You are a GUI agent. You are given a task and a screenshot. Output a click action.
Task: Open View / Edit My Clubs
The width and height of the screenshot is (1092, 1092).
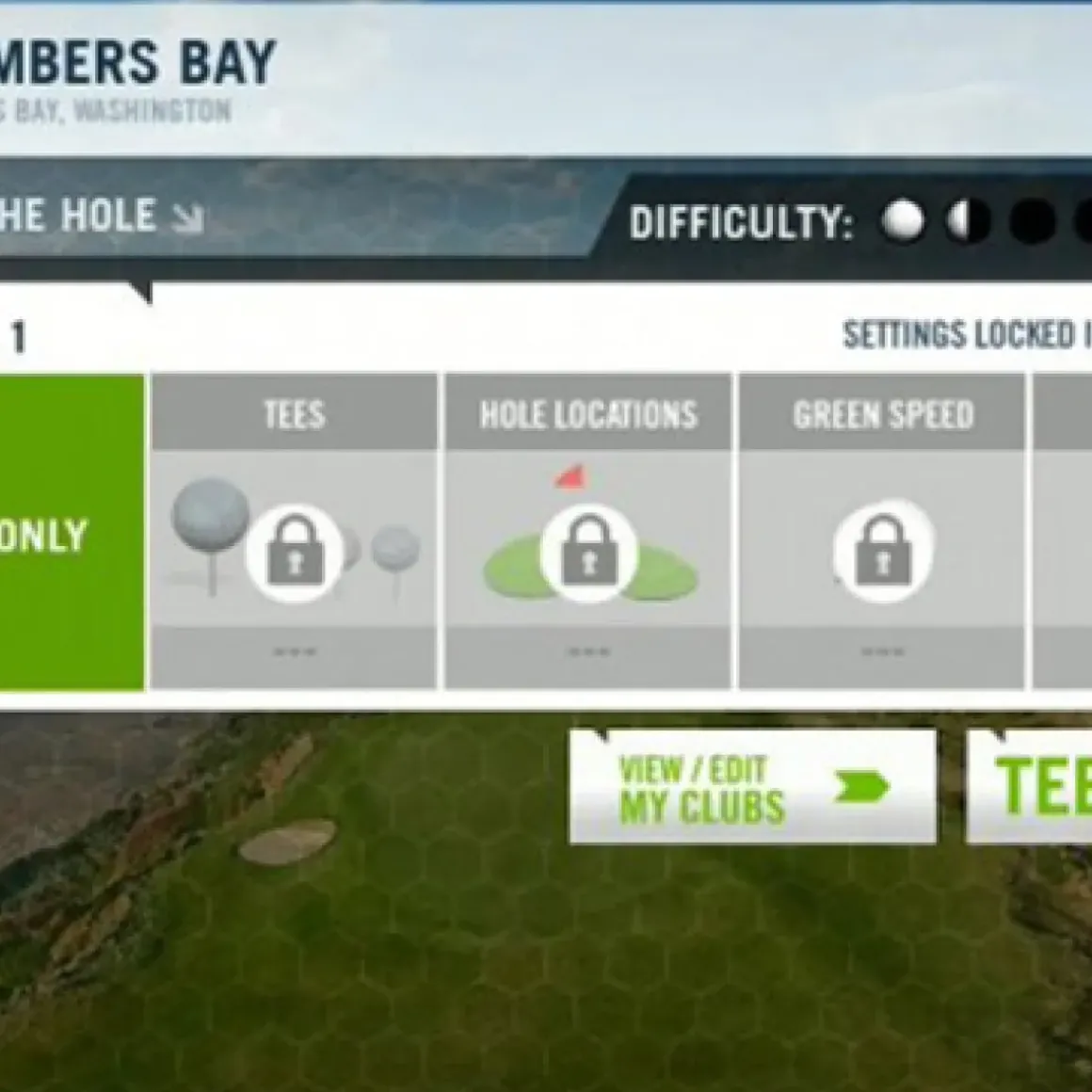[751, 787]
